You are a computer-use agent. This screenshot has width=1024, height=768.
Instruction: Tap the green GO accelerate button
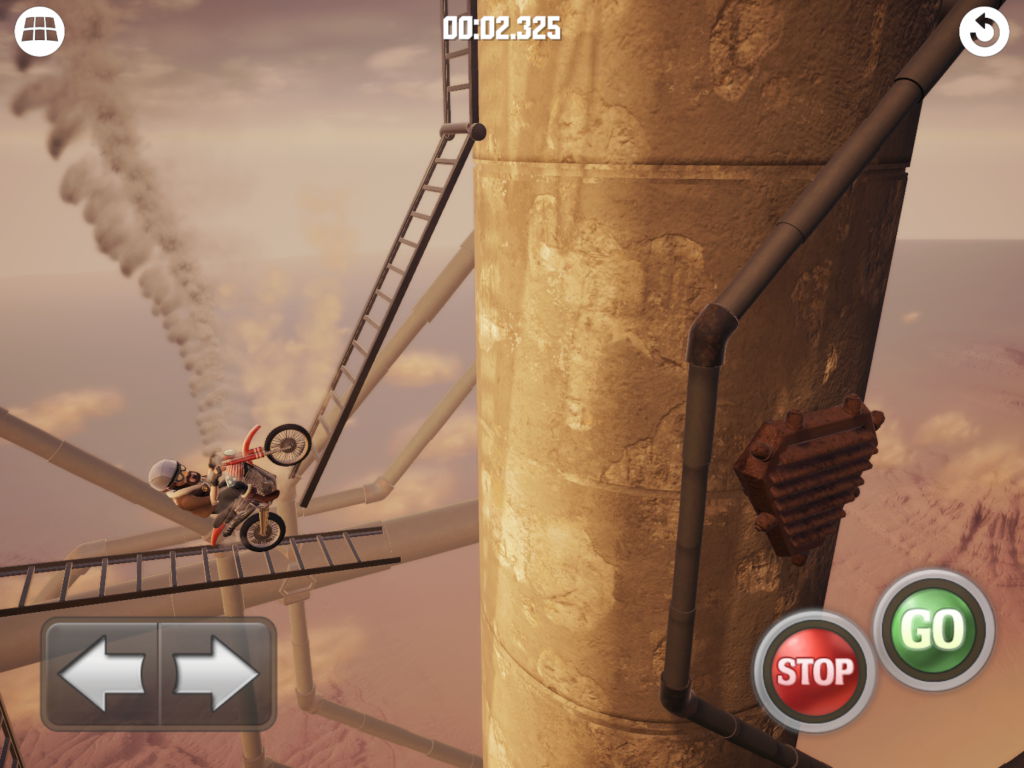[x=933, y=629]
